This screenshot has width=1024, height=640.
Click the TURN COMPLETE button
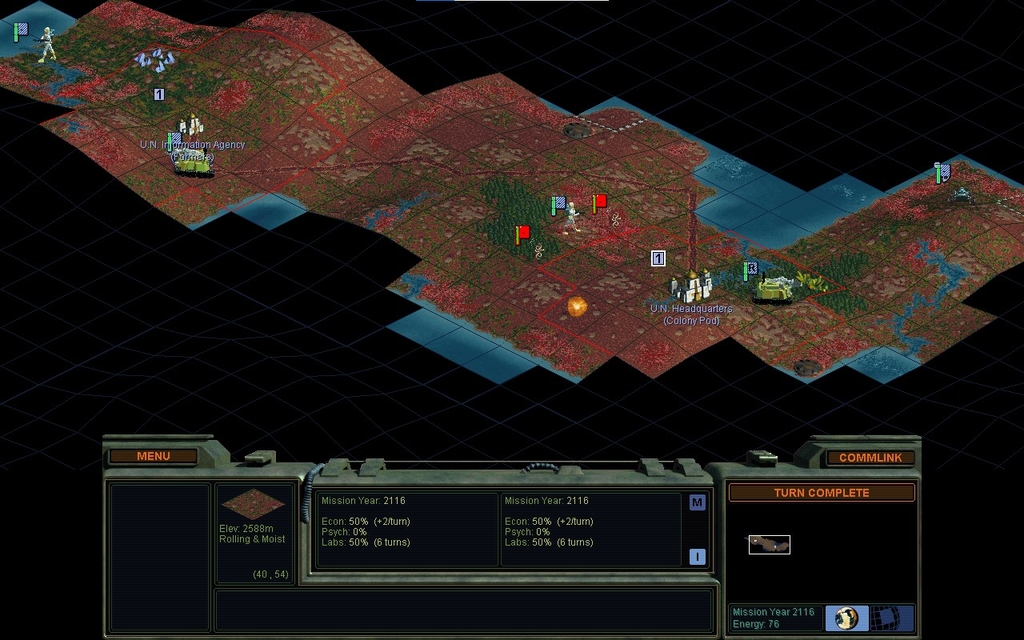pos(821,493)
